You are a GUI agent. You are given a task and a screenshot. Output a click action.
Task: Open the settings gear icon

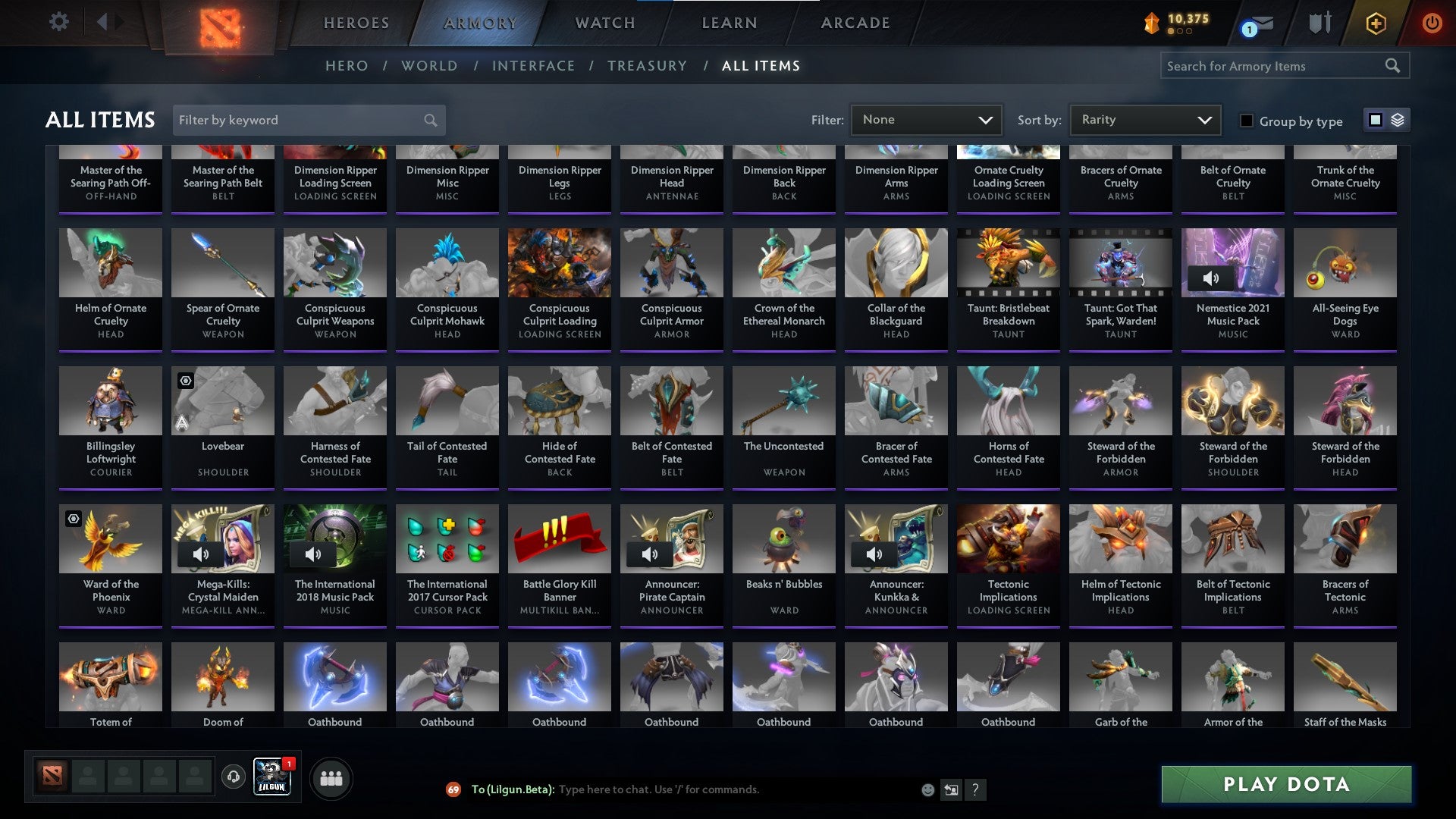tap(59, 22)
